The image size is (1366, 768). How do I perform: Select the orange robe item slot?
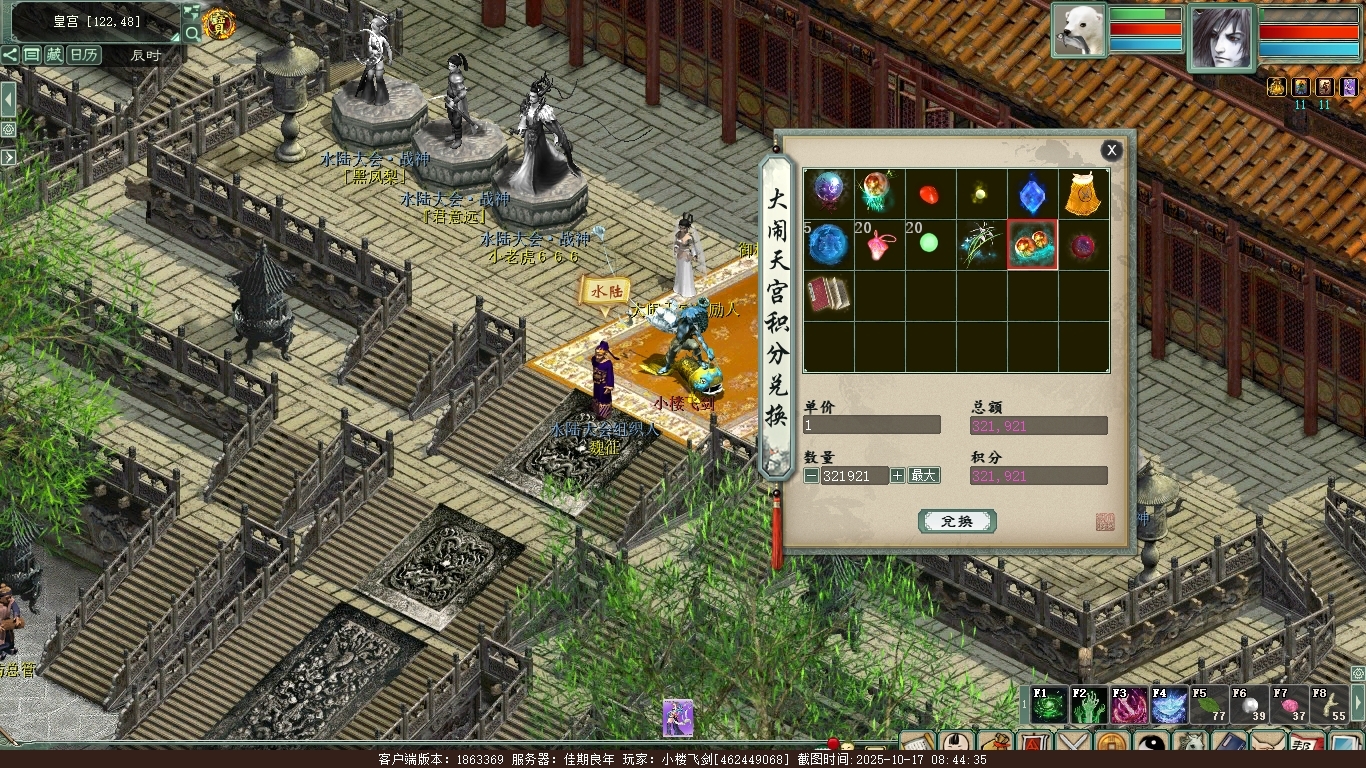tap(1084, 194)
